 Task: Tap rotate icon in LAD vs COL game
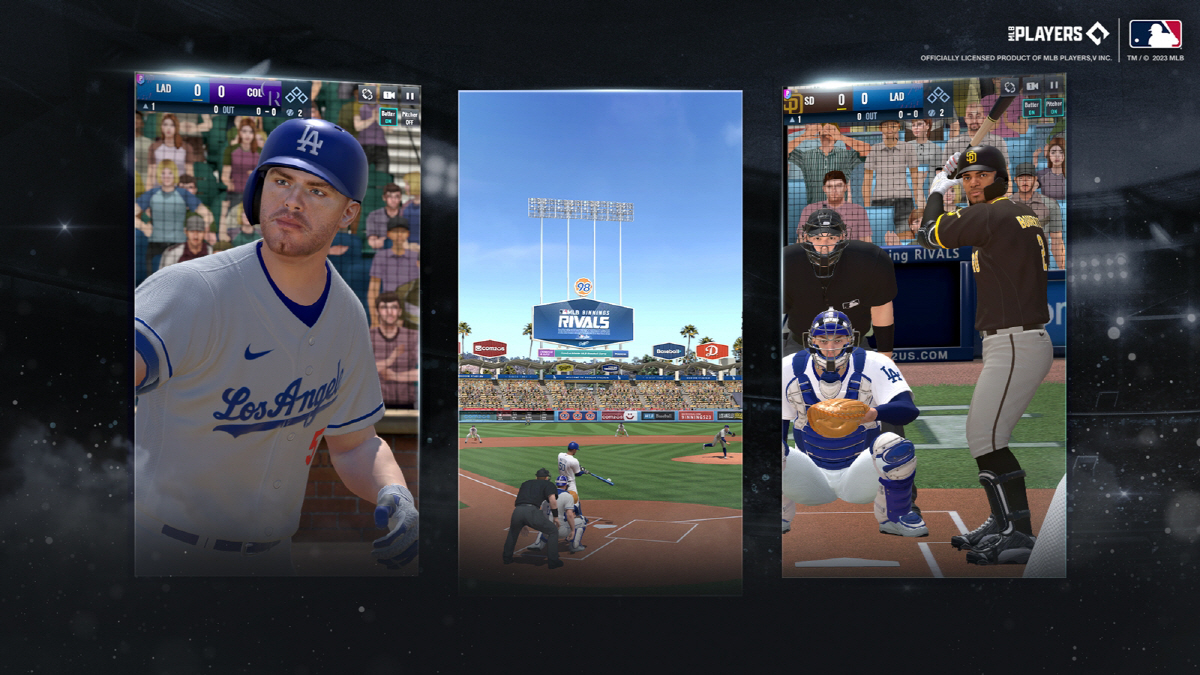367,94
